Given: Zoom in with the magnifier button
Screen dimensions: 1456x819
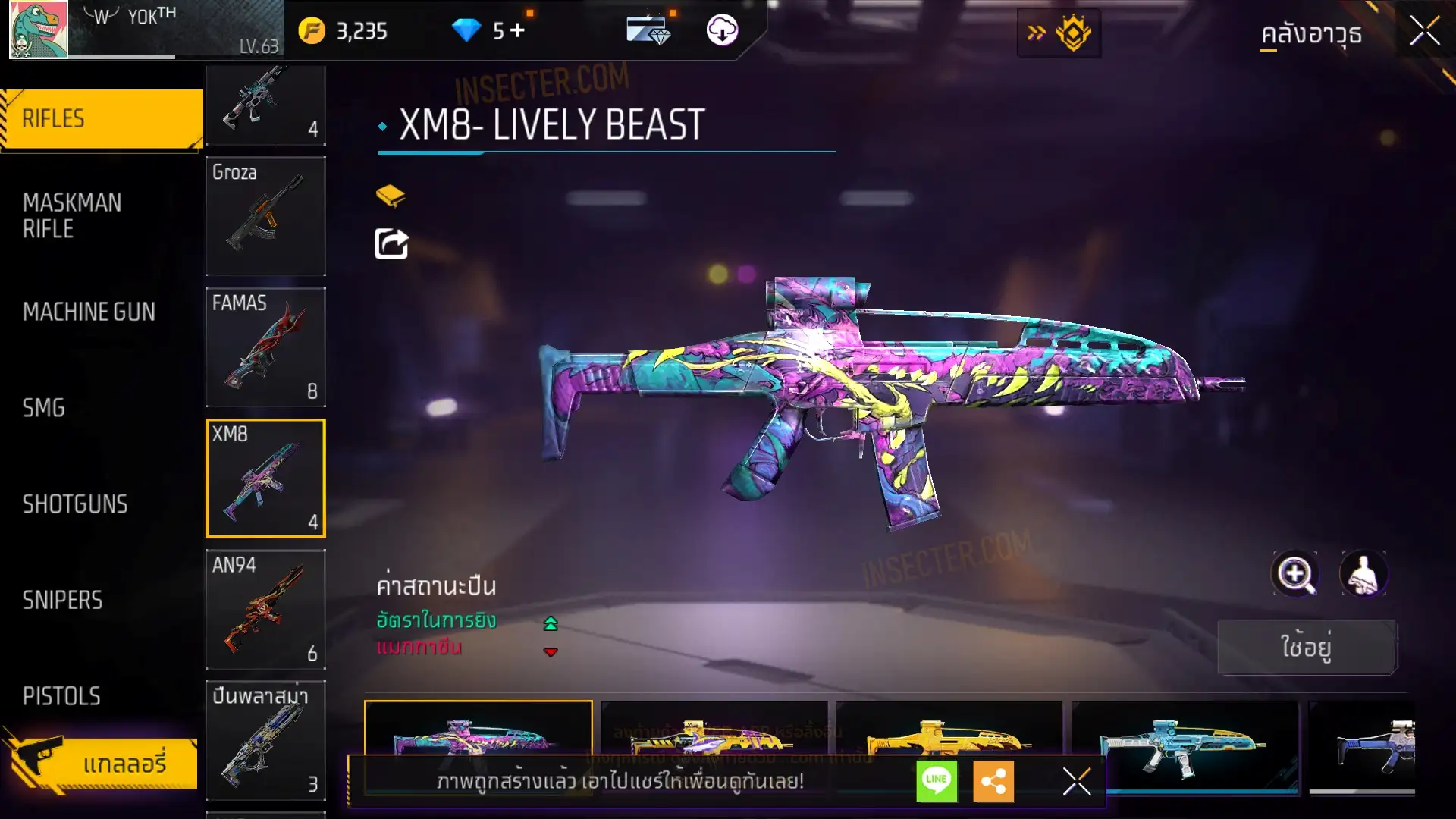Looking at the screenshot, I should tap(1294, 574).
